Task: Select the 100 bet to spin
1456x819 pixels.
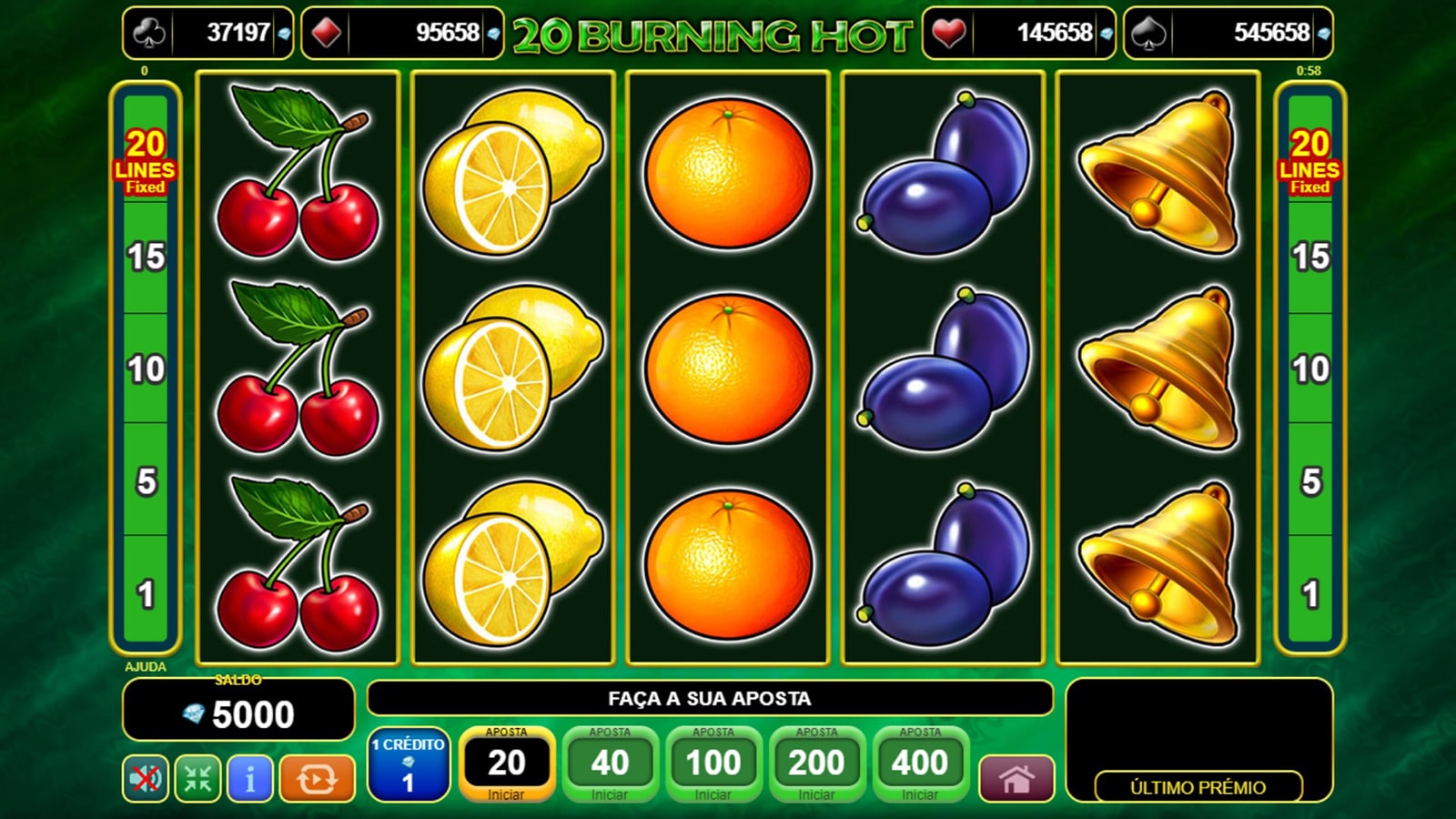Action: coord(713,764)
